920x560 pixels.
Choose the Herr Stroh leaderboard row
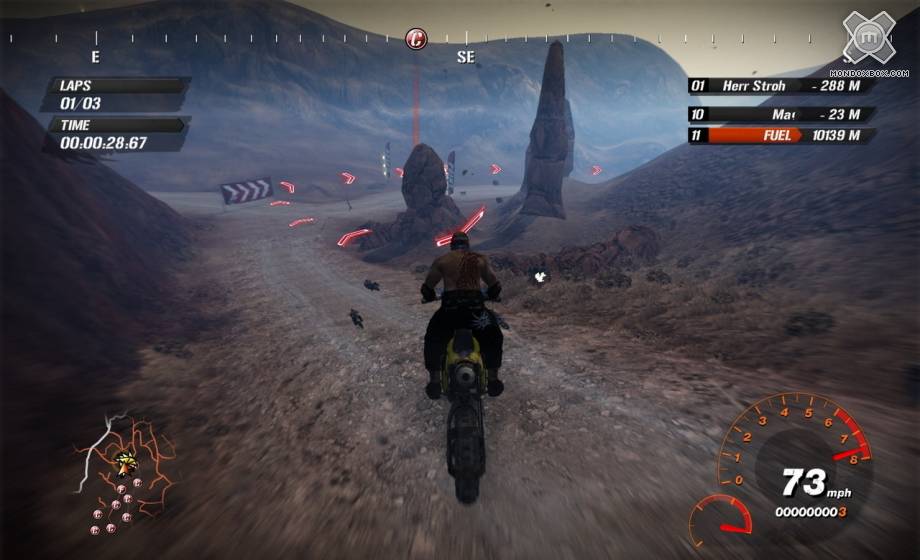coord(781,86)
